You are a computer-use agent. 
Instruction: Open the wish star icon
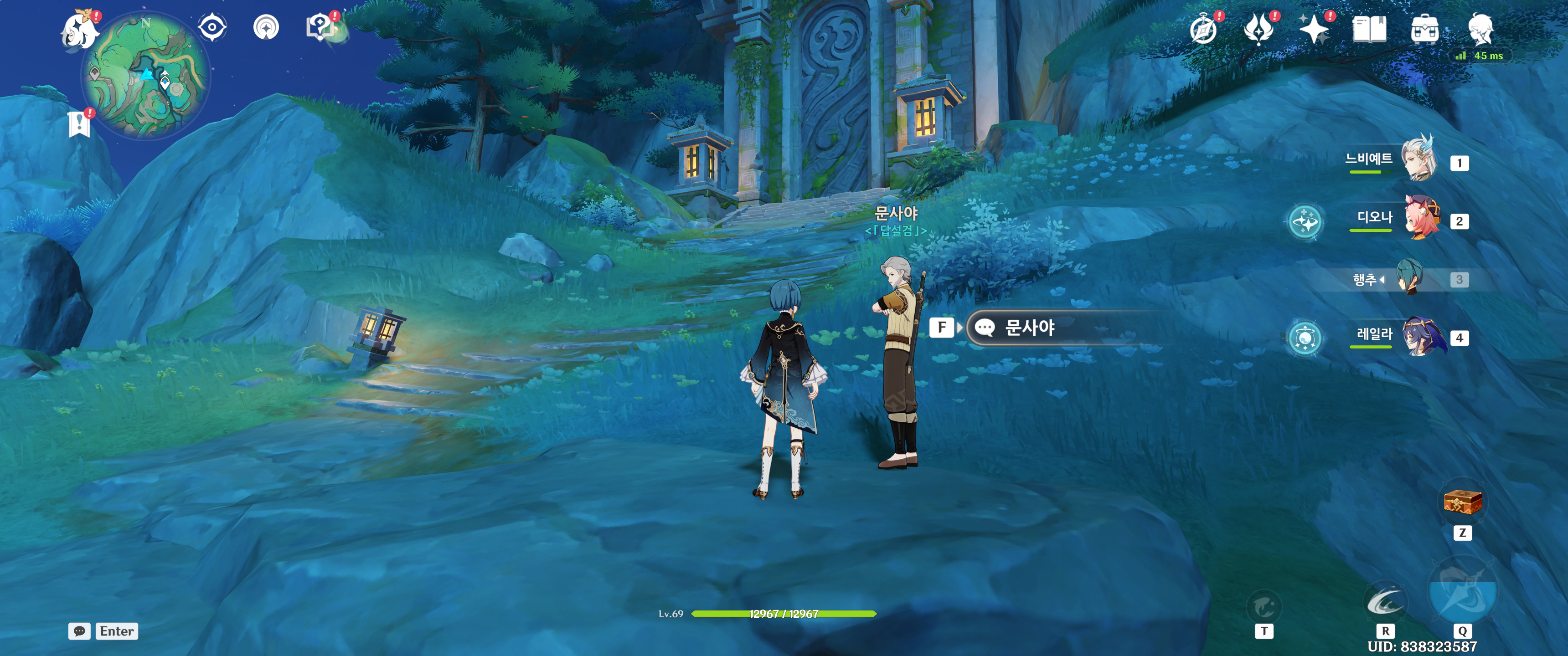(x=1314, y=29)
